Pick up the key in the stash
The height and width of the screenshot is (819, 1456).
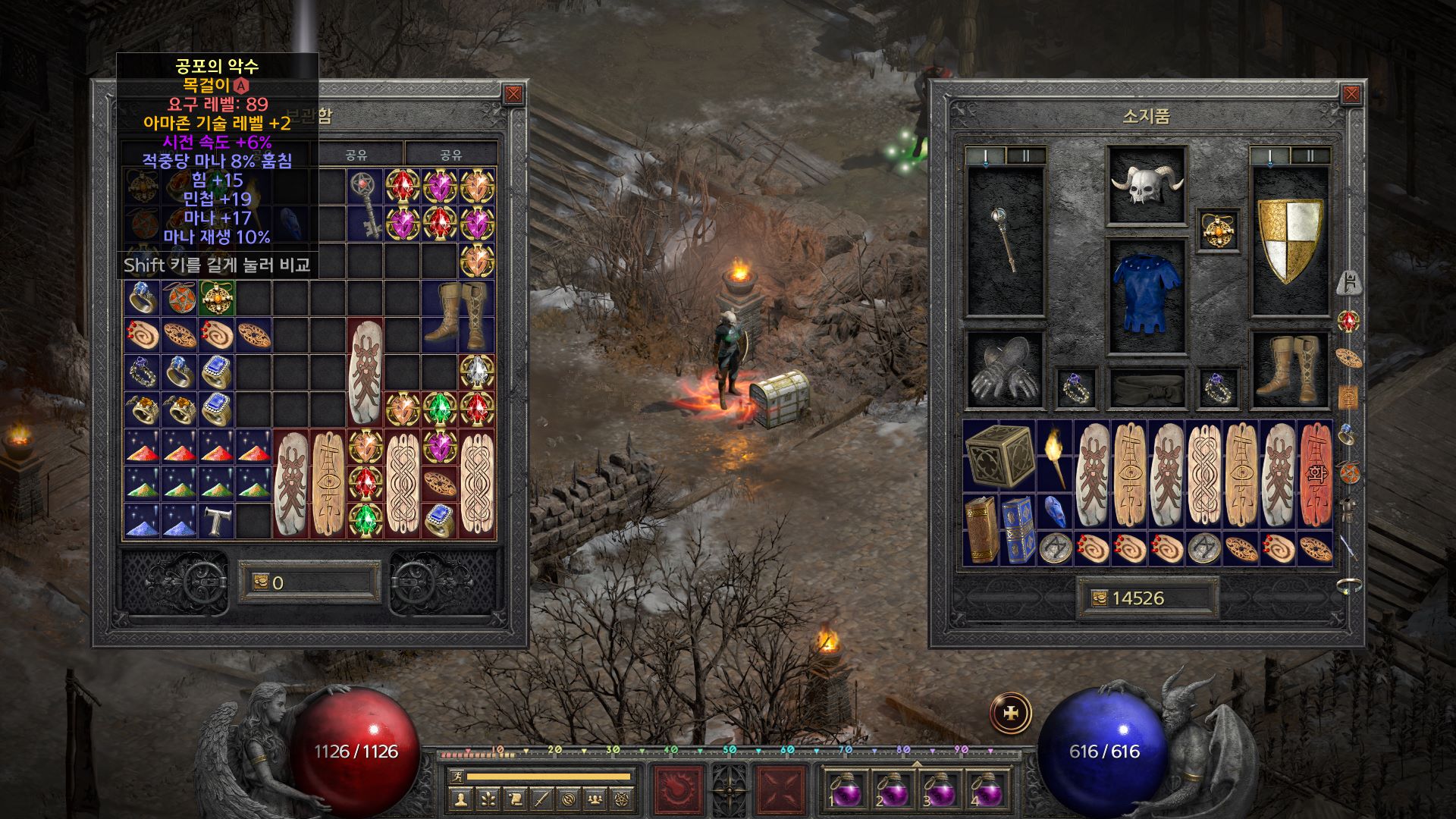coord(365,205)
